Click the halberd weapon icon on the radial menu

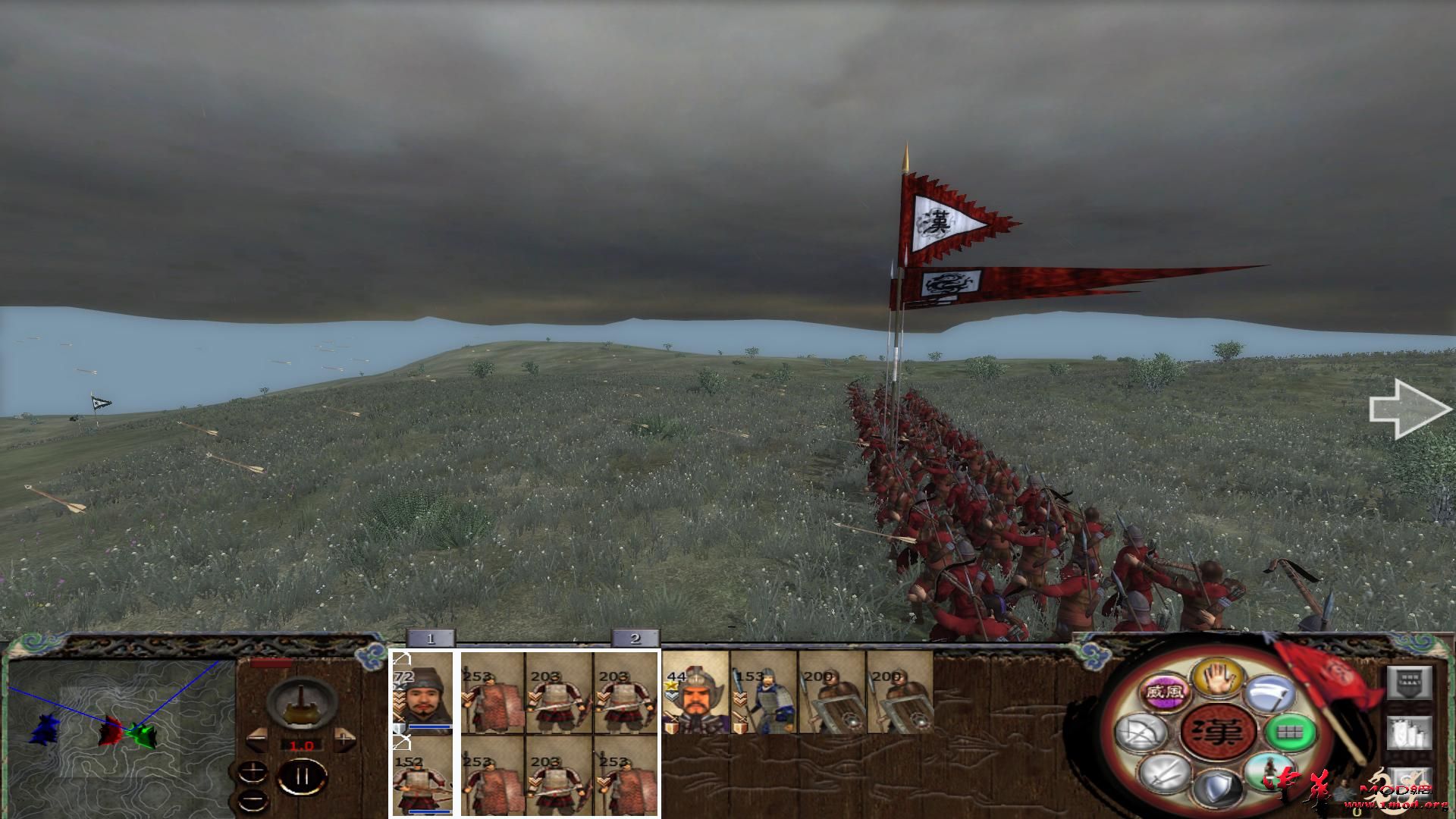pyautogui.click(x=1272, y=695)
